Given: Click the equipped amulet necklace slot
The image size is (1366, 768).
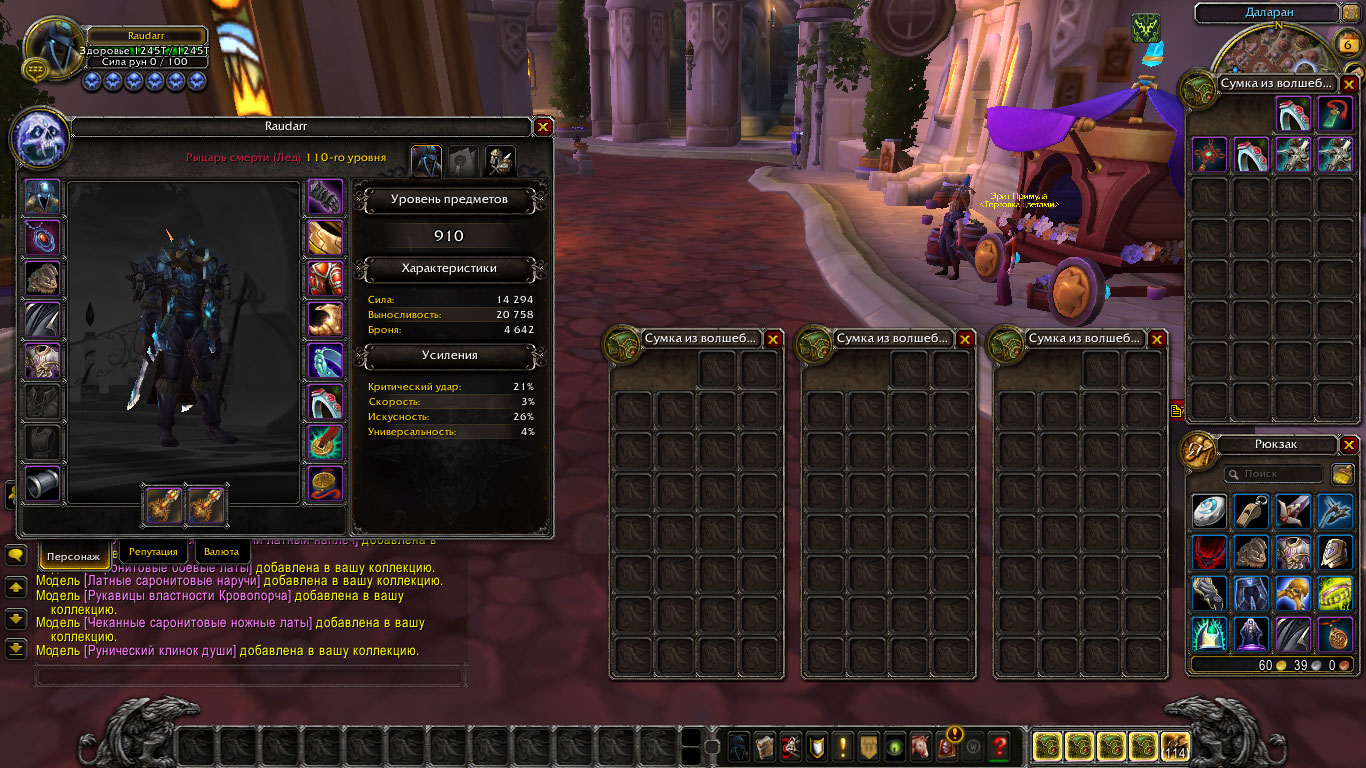Looking at the screenshot, I should tap(42, 238).
